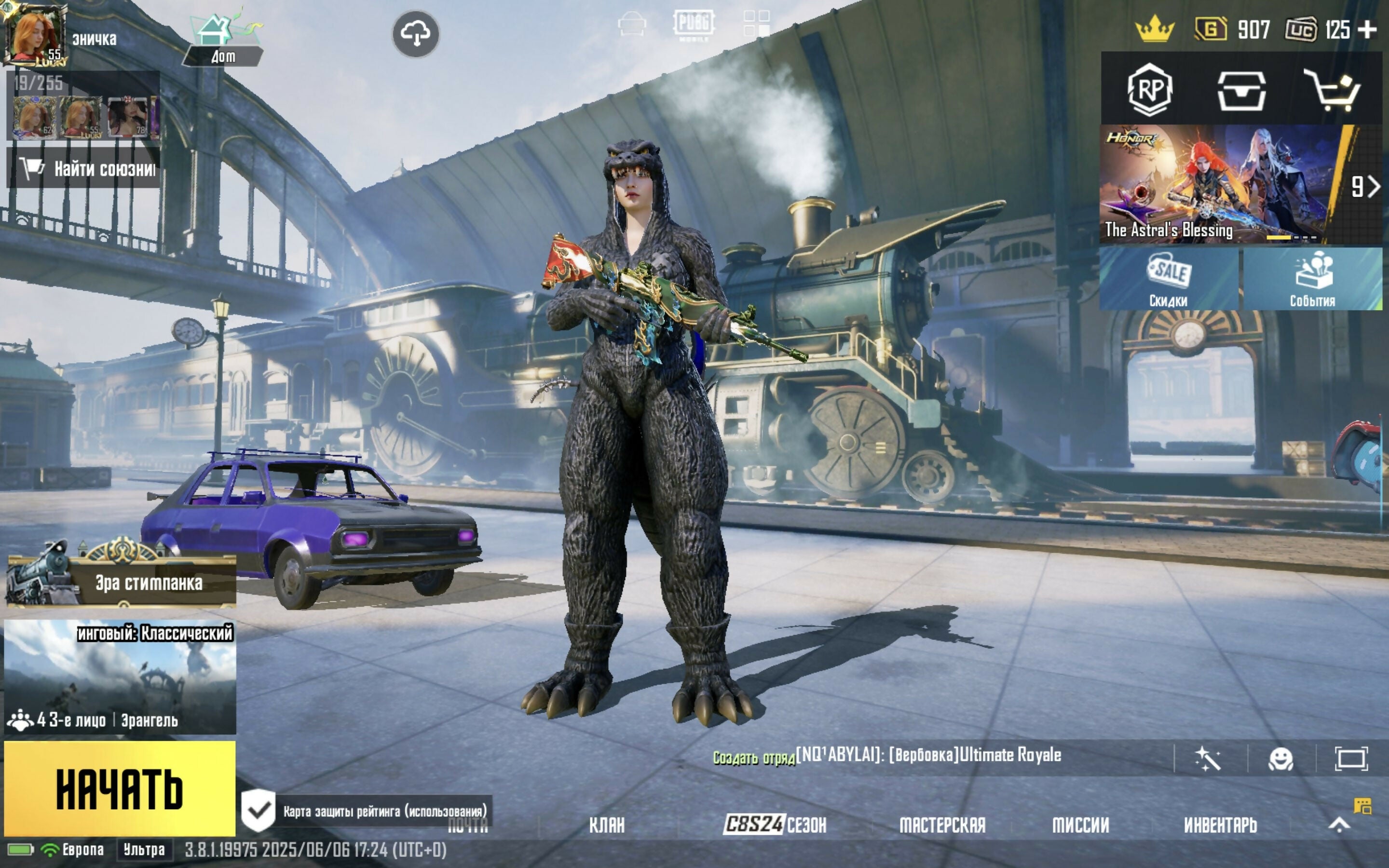Open the События events panel
The height and width of the screenshot is (868, 1389).
(1312, 279)
